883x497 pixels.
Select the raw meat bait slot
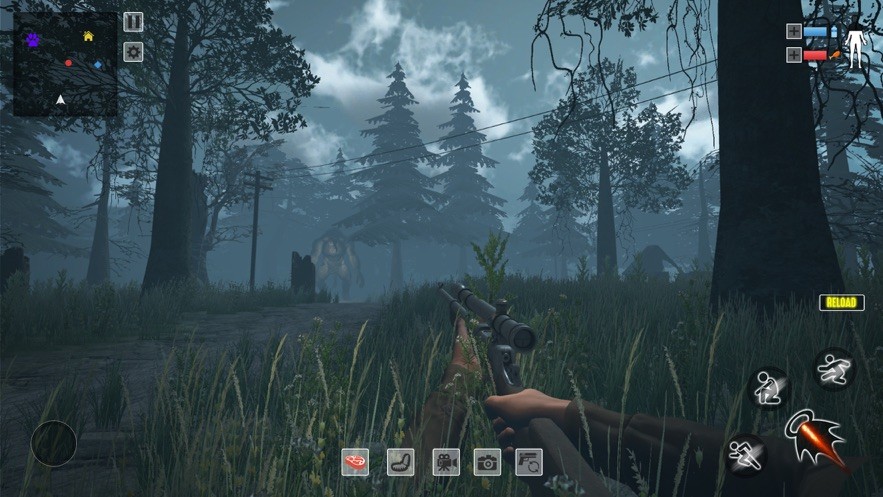click(x=355, y=461)
